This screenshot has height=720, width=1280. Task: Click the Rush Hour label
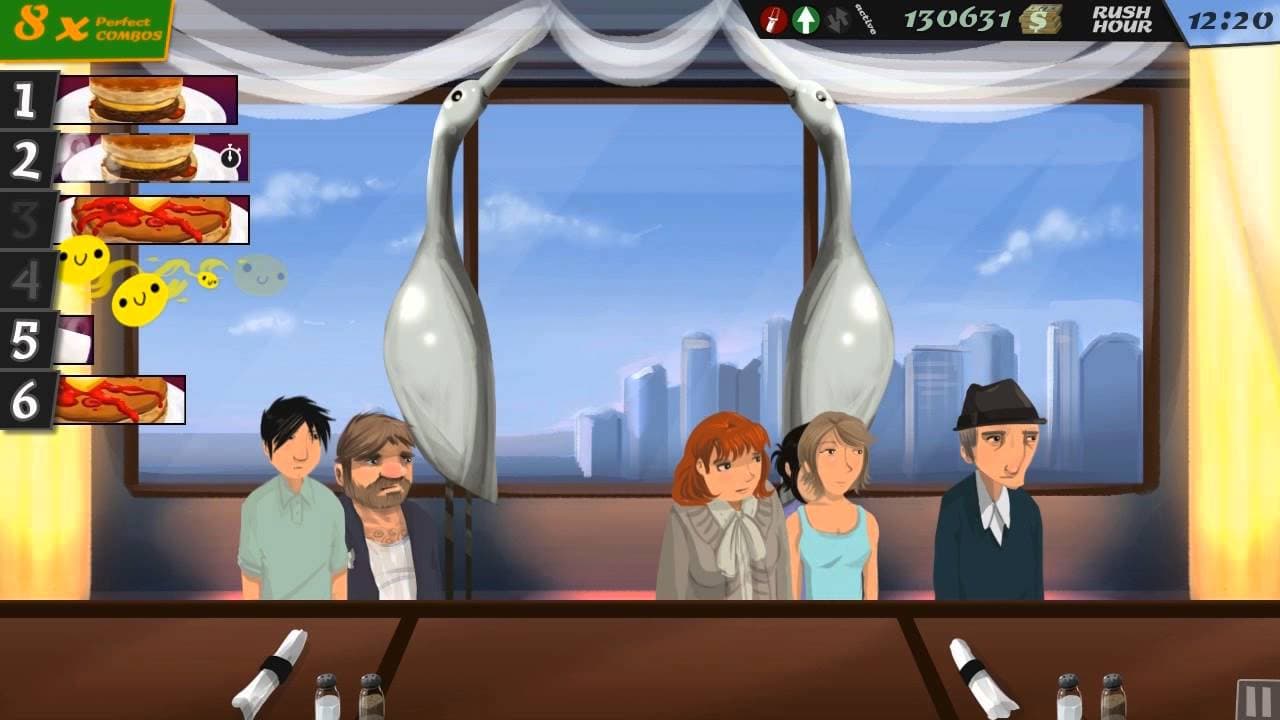[1123, 20]
